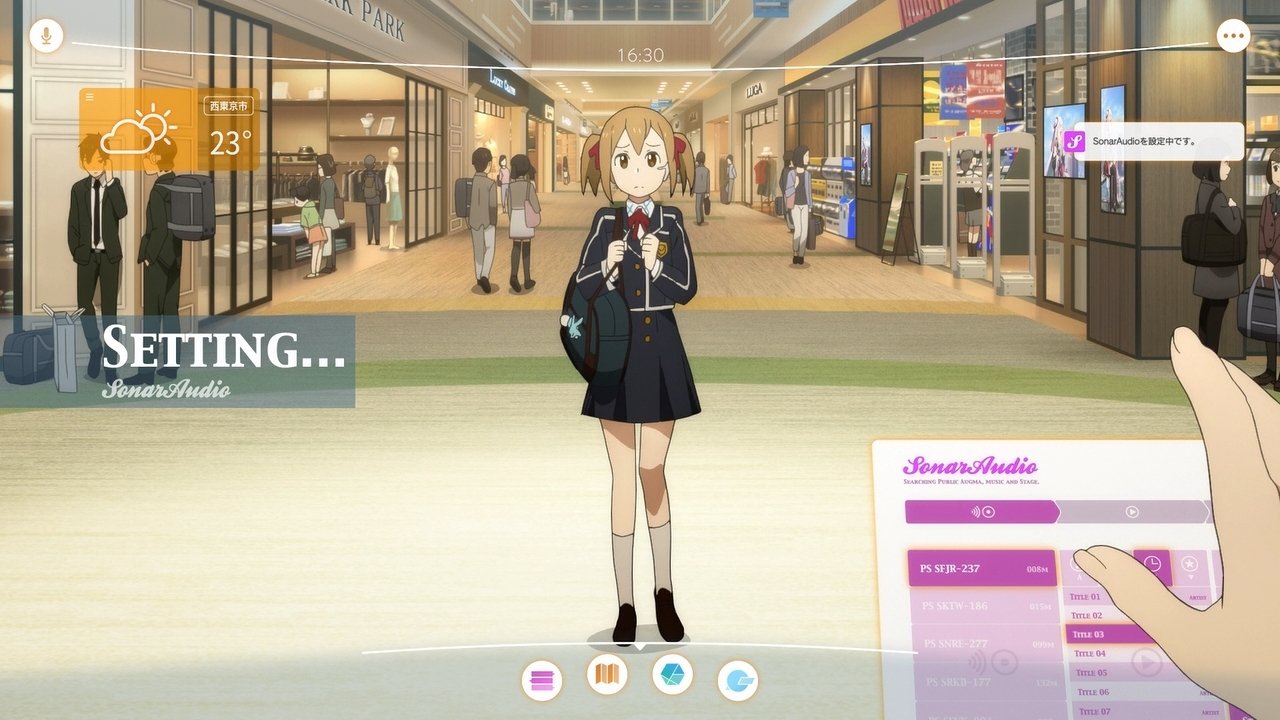Select the PS SFJR-237 stage row

[981, 569]
